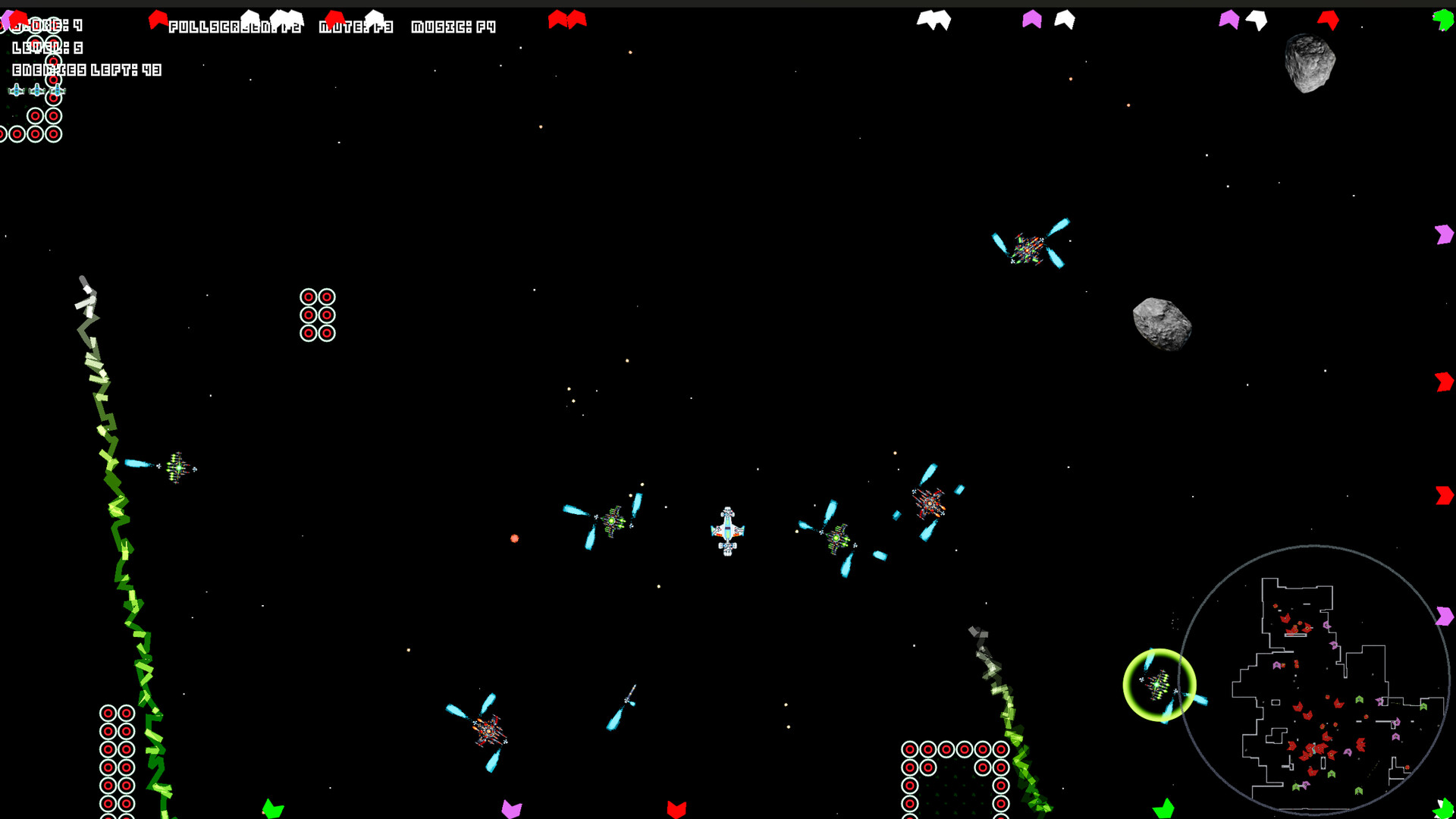Expand the ENEMIES LEFT: 43 counter
The width and height of the screenshot is (1456, 819).
[x=86, y=71]
